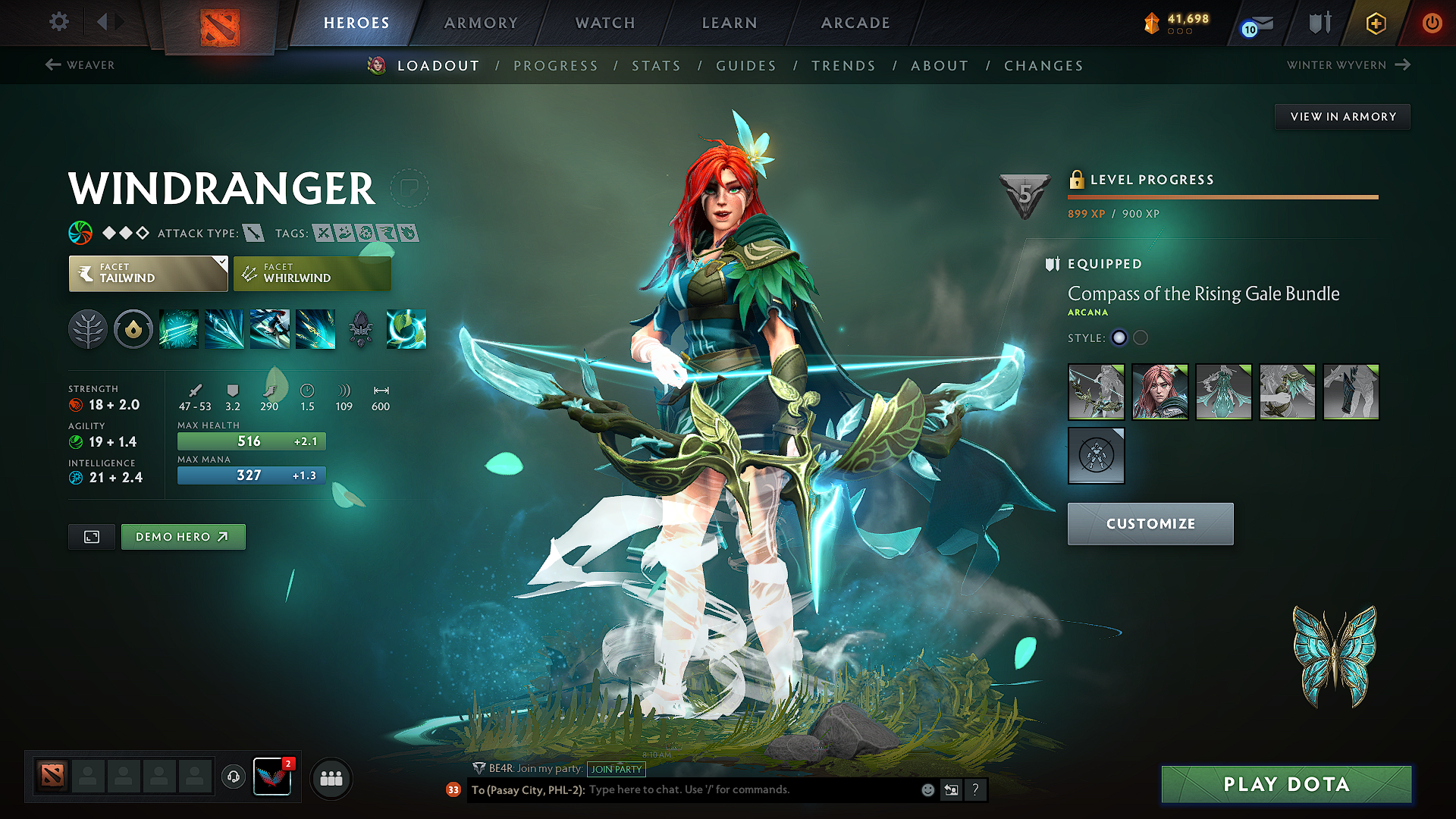
Task: Launch Demo Hero mode
Action: coord(183,537)
